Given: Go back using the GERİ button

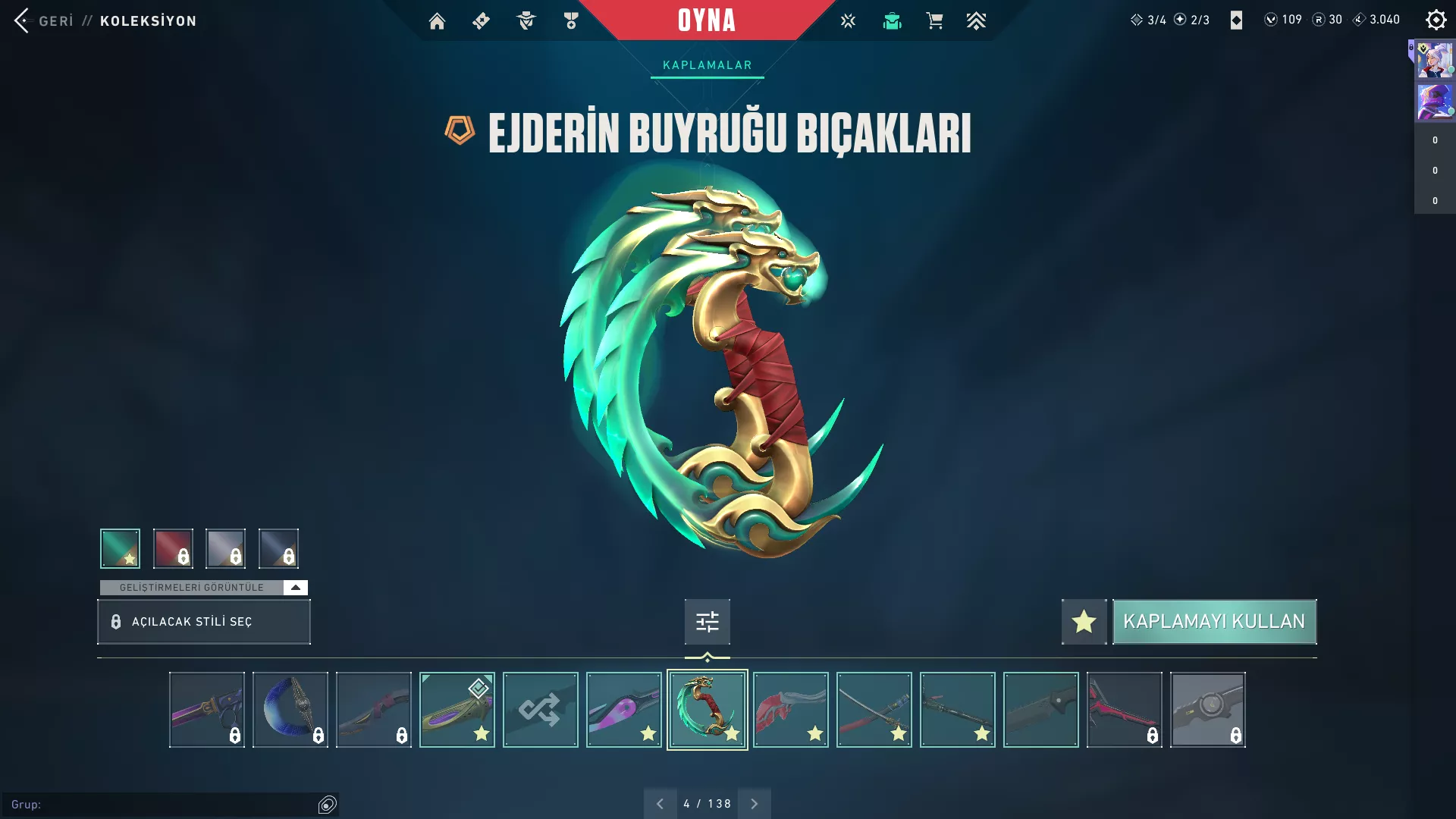Looking at the screenshot, I should [44, 20].
